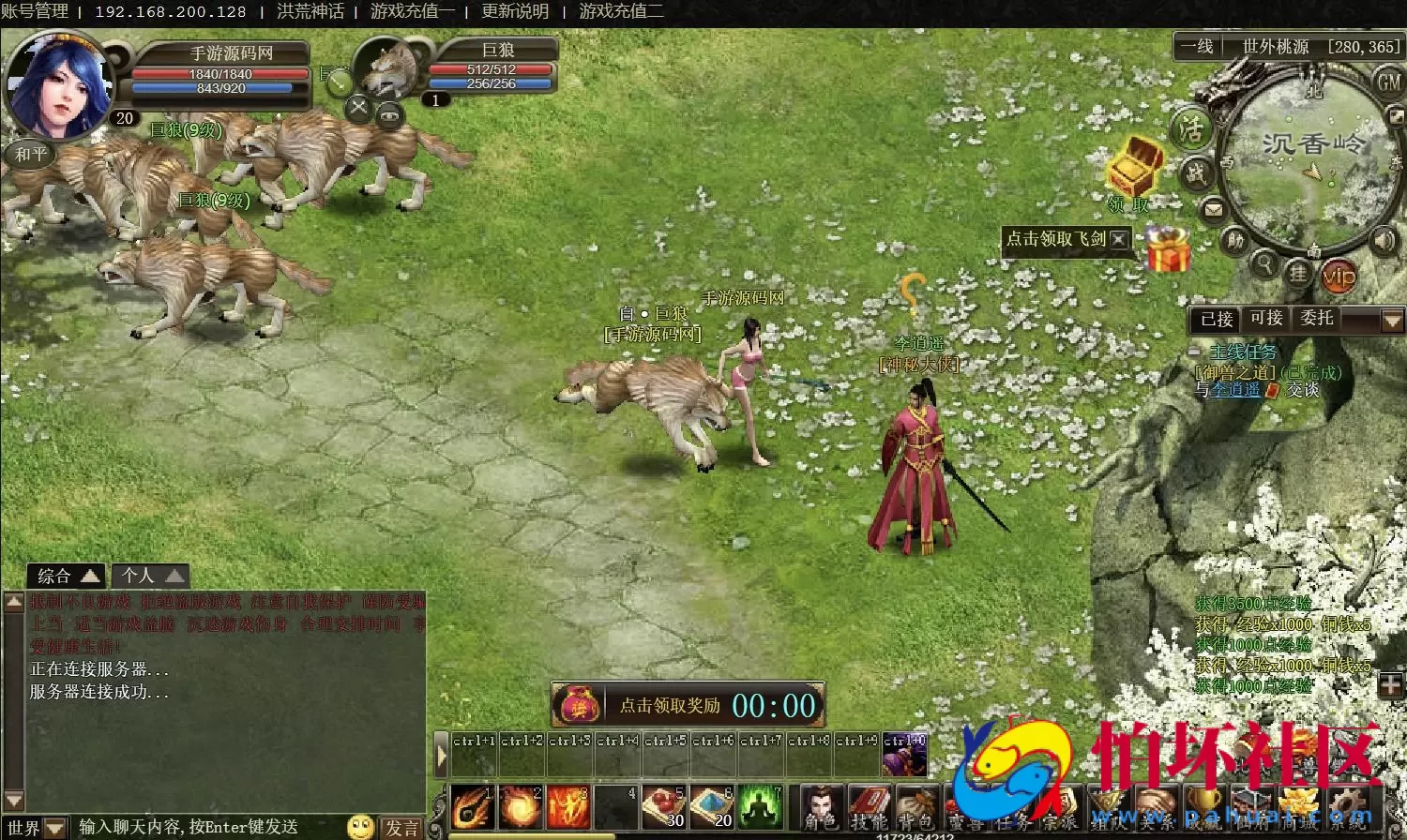Open the VIP button by the minimap
The height and width of the screenshot is (840, 1407).
1339,276
